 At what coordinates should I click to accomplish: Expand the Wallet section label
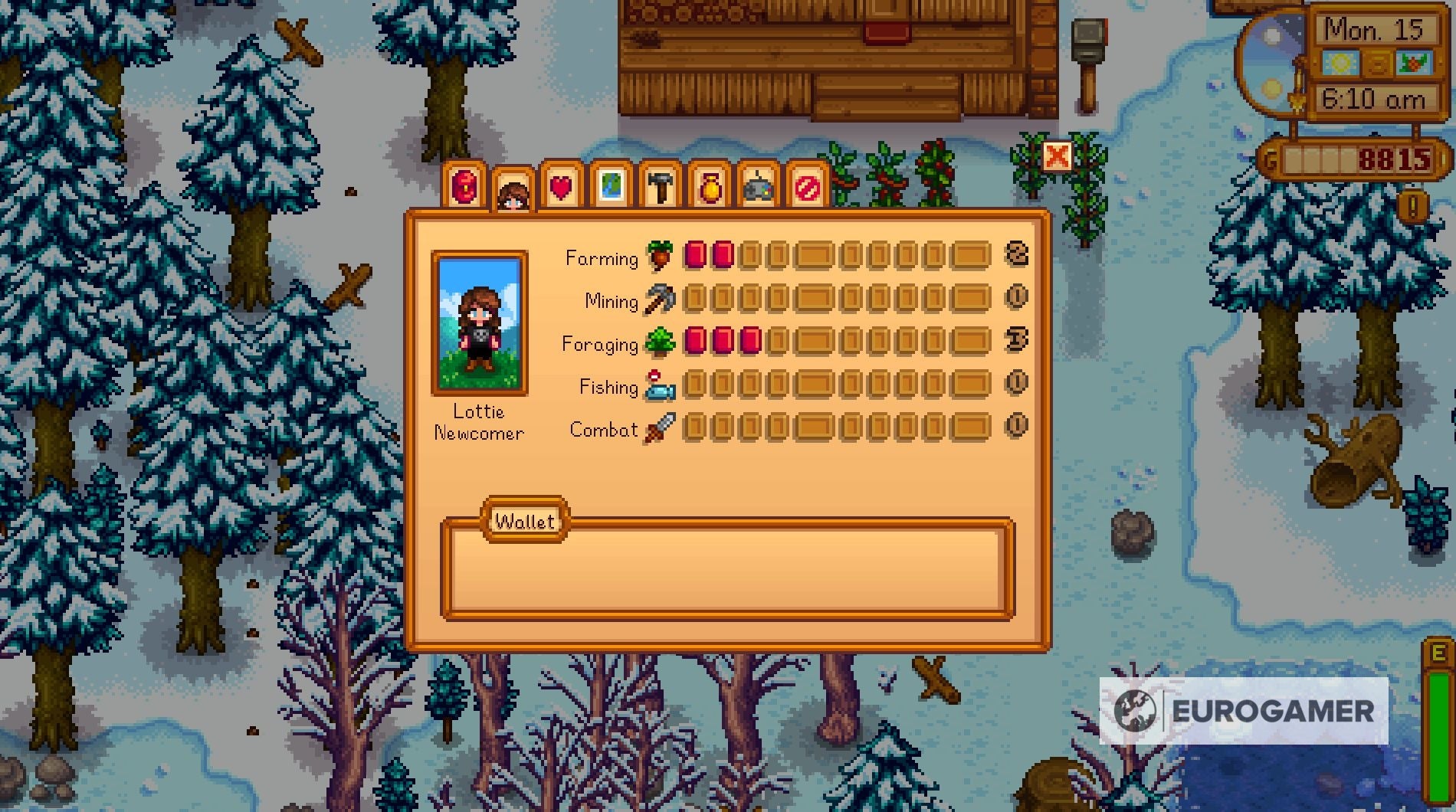tap(525, 521)
